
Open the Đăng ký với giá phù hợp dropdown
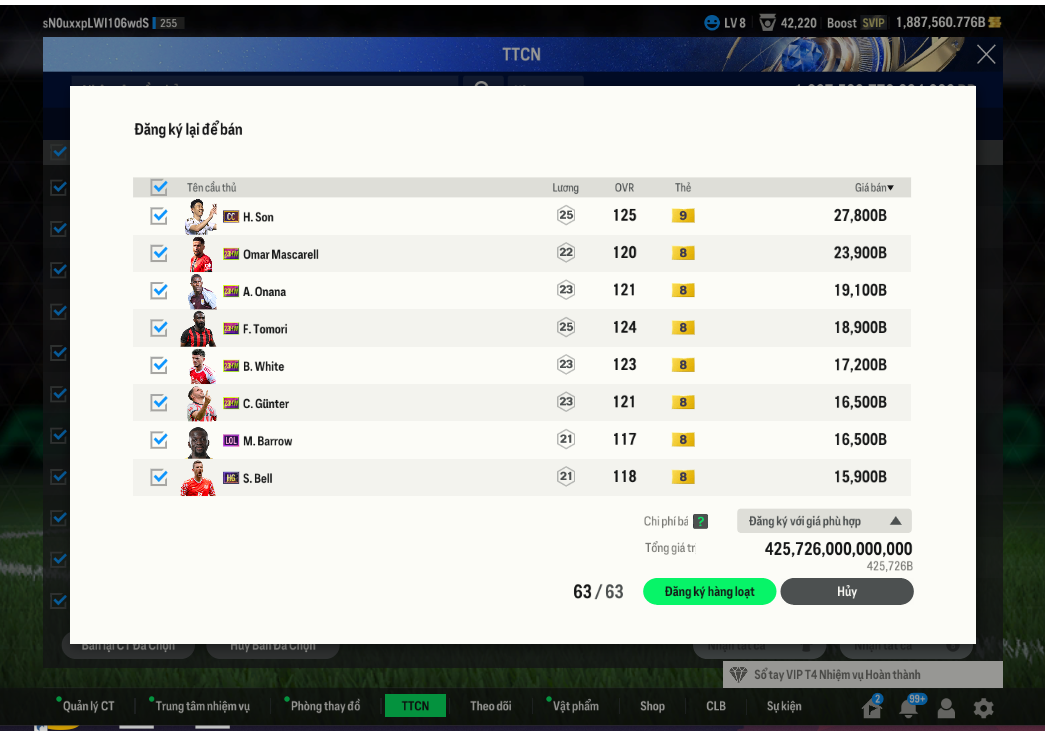point(824,521)
